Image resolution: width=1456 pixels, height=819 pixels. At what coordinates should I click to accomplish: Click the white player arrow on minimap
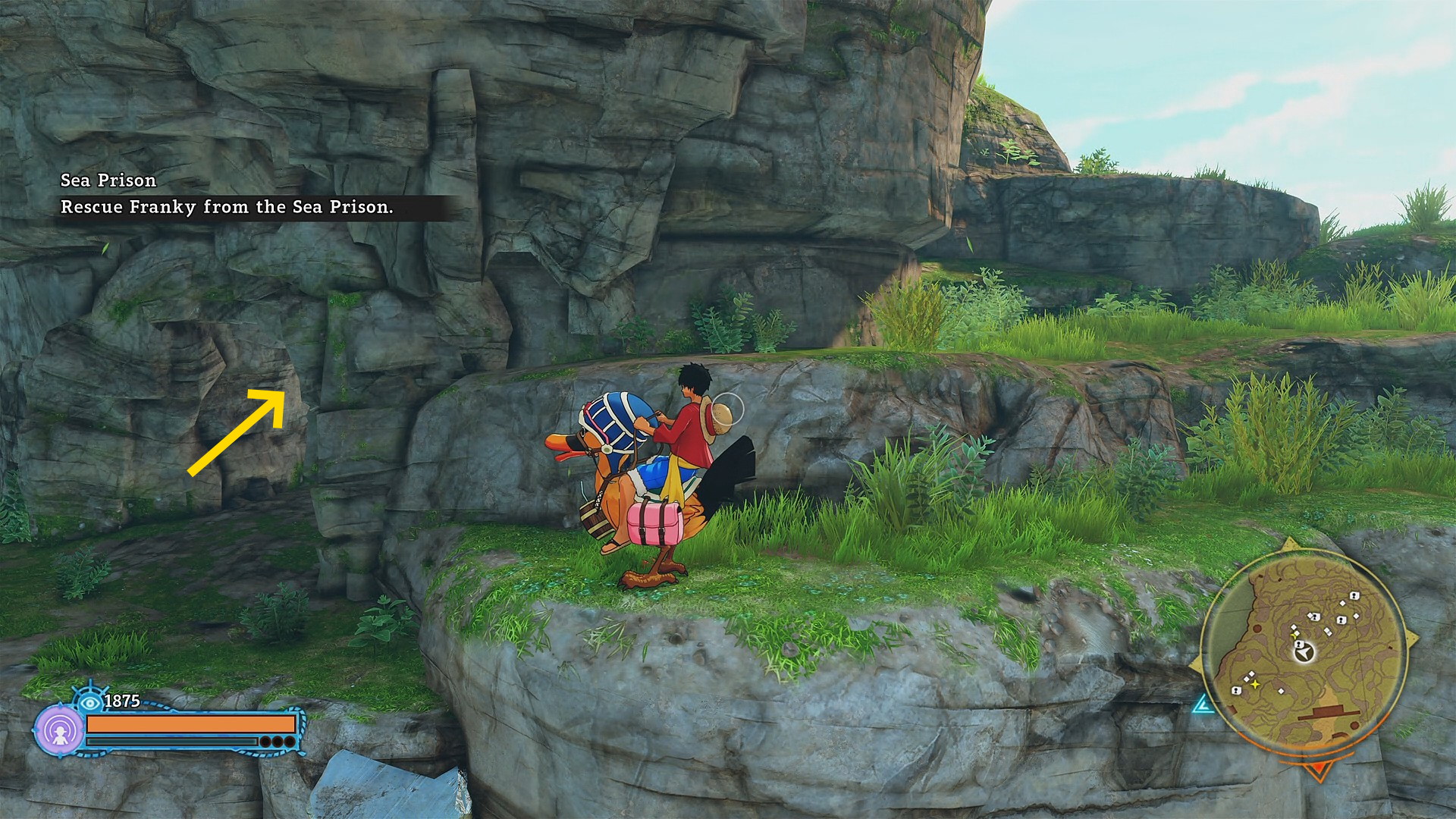point(1303,651)
